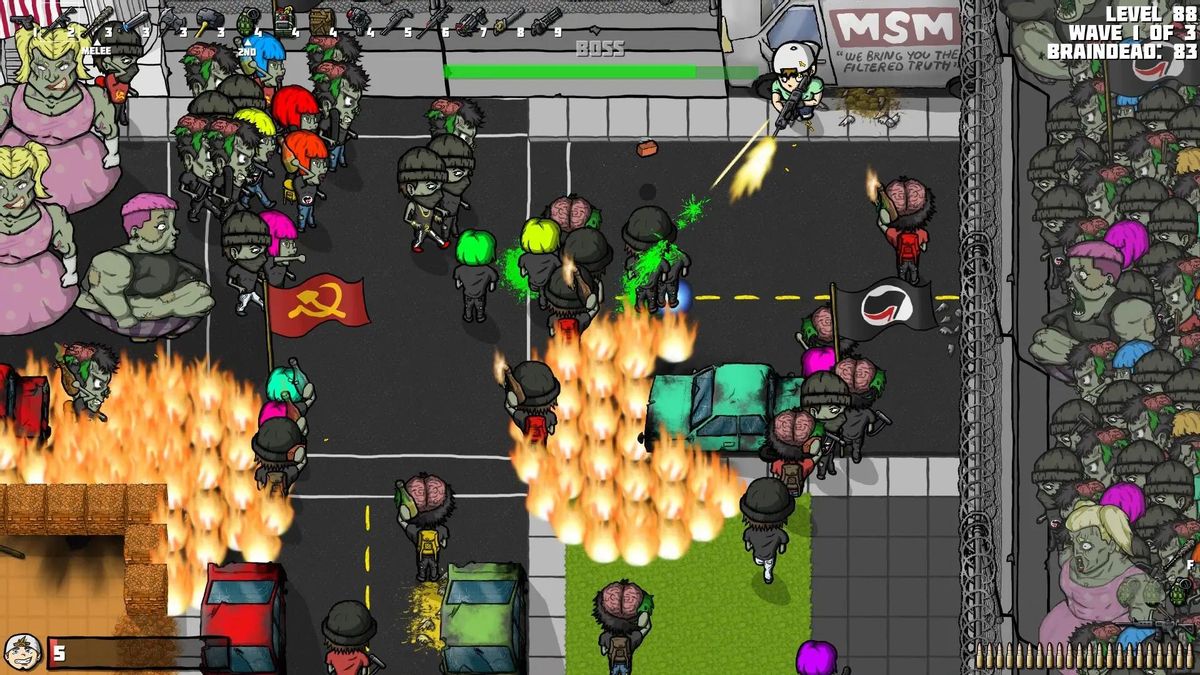Equip the spiked baseball bat melee weapon

tap(98, 19)
